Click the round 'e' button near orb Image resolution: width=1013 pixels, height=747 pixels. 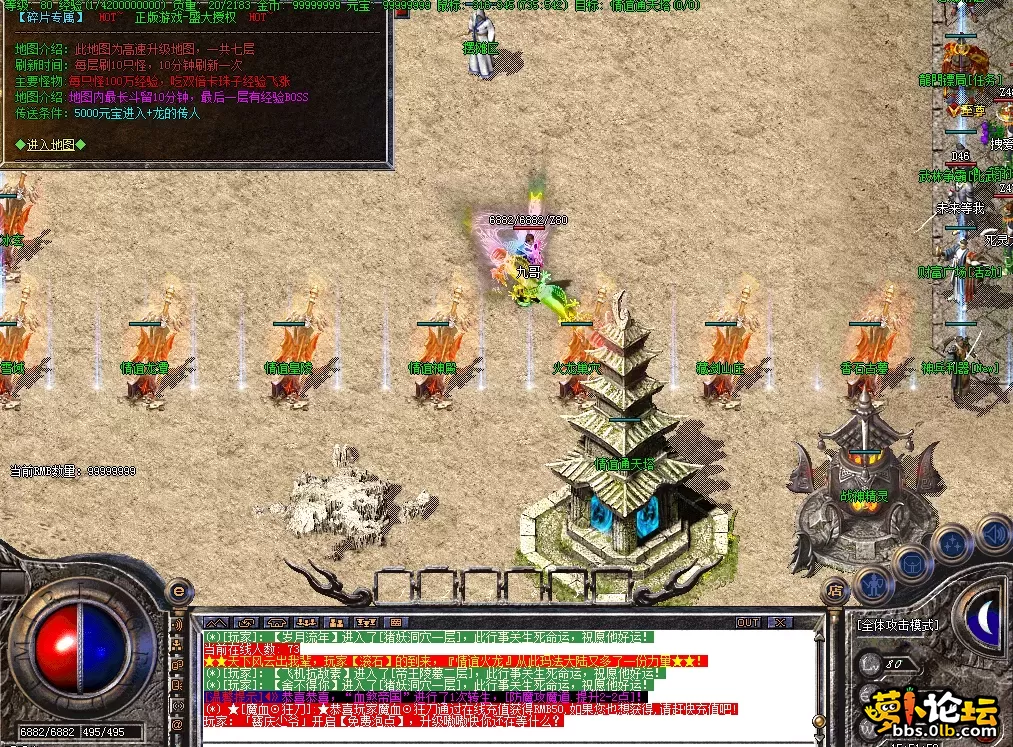tap(179, 591)
